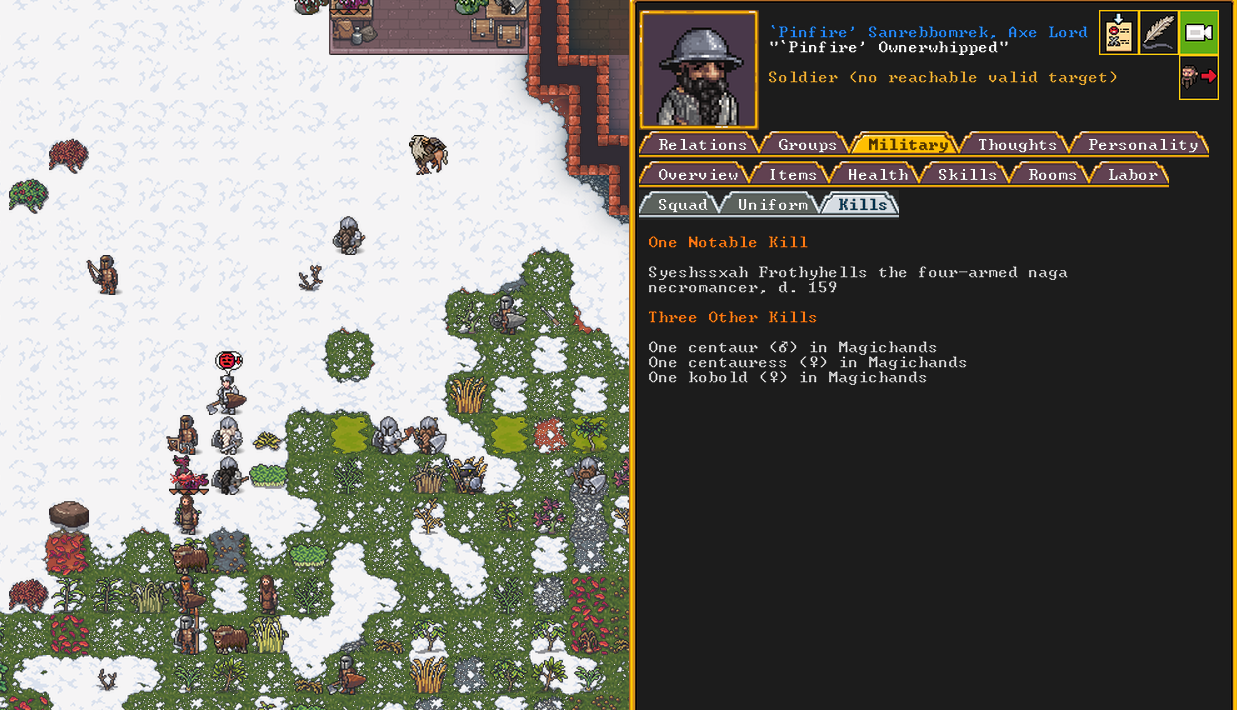1237x710 pixels.
Task: Open the Uniform sub-tab
Action: coord(772,205)
